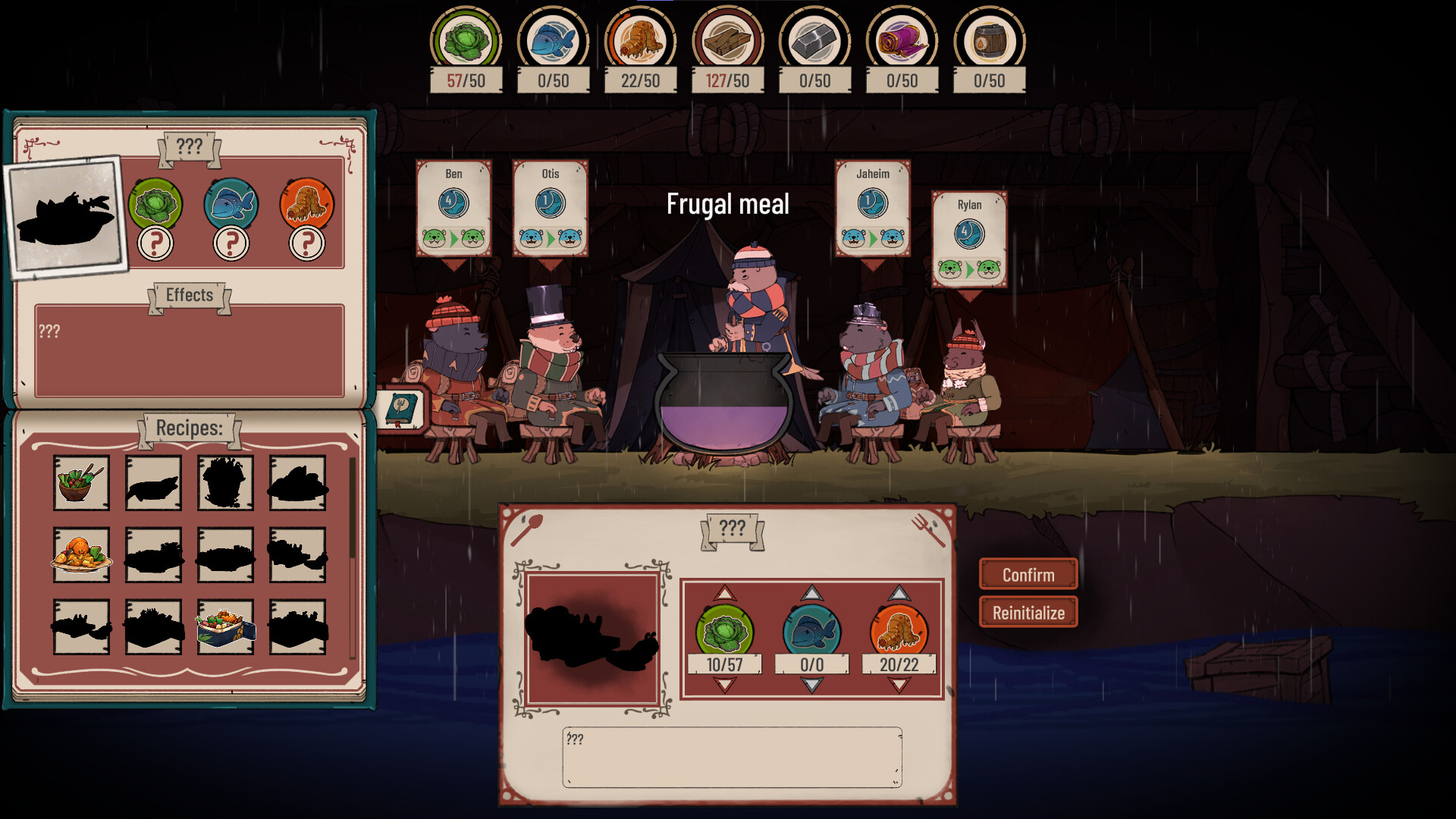Decrease grub amount with the down arrow

coord(901,684)
